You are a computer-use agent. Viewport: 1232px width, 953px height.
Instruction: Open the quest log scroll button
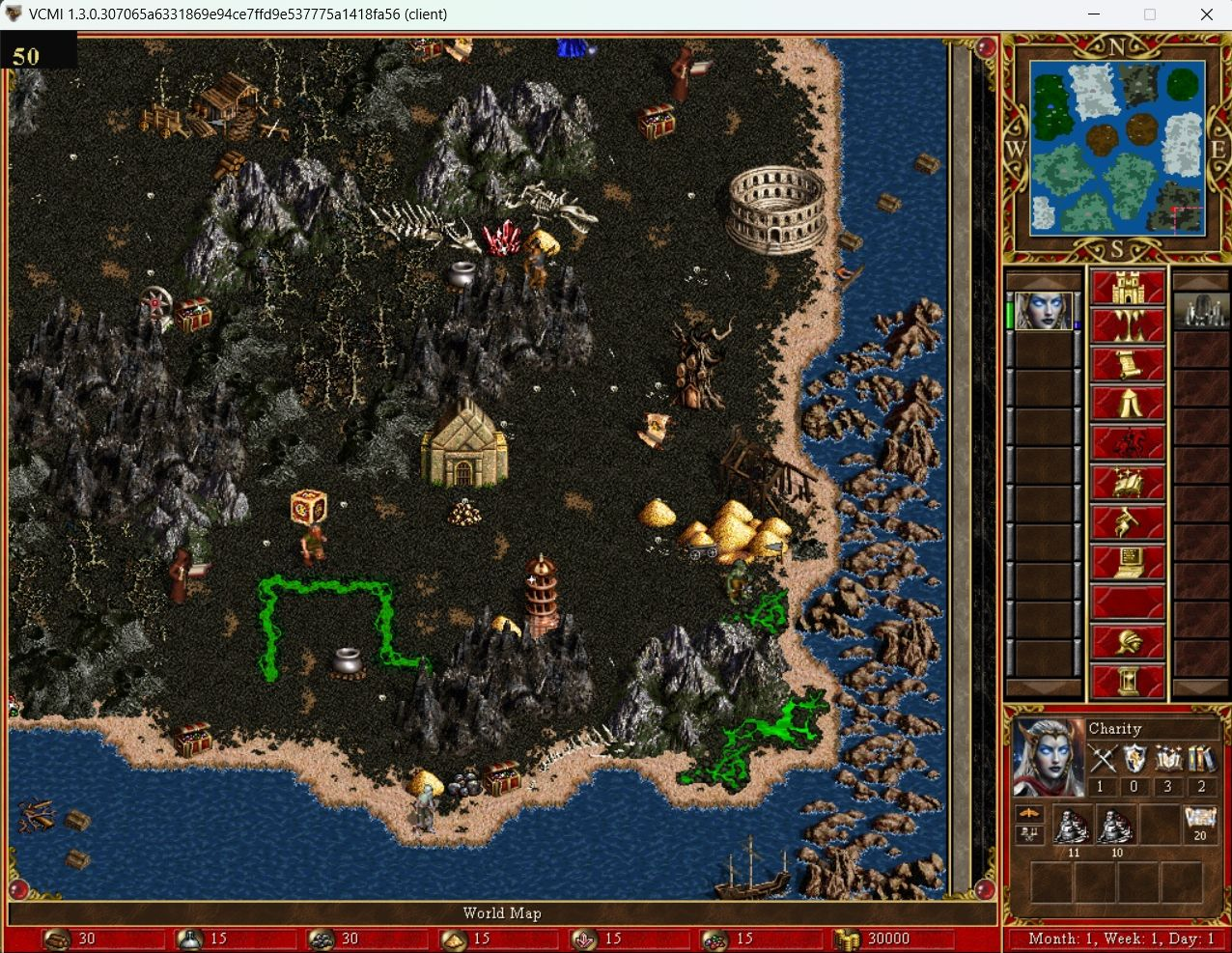[x=1128, y=366]
